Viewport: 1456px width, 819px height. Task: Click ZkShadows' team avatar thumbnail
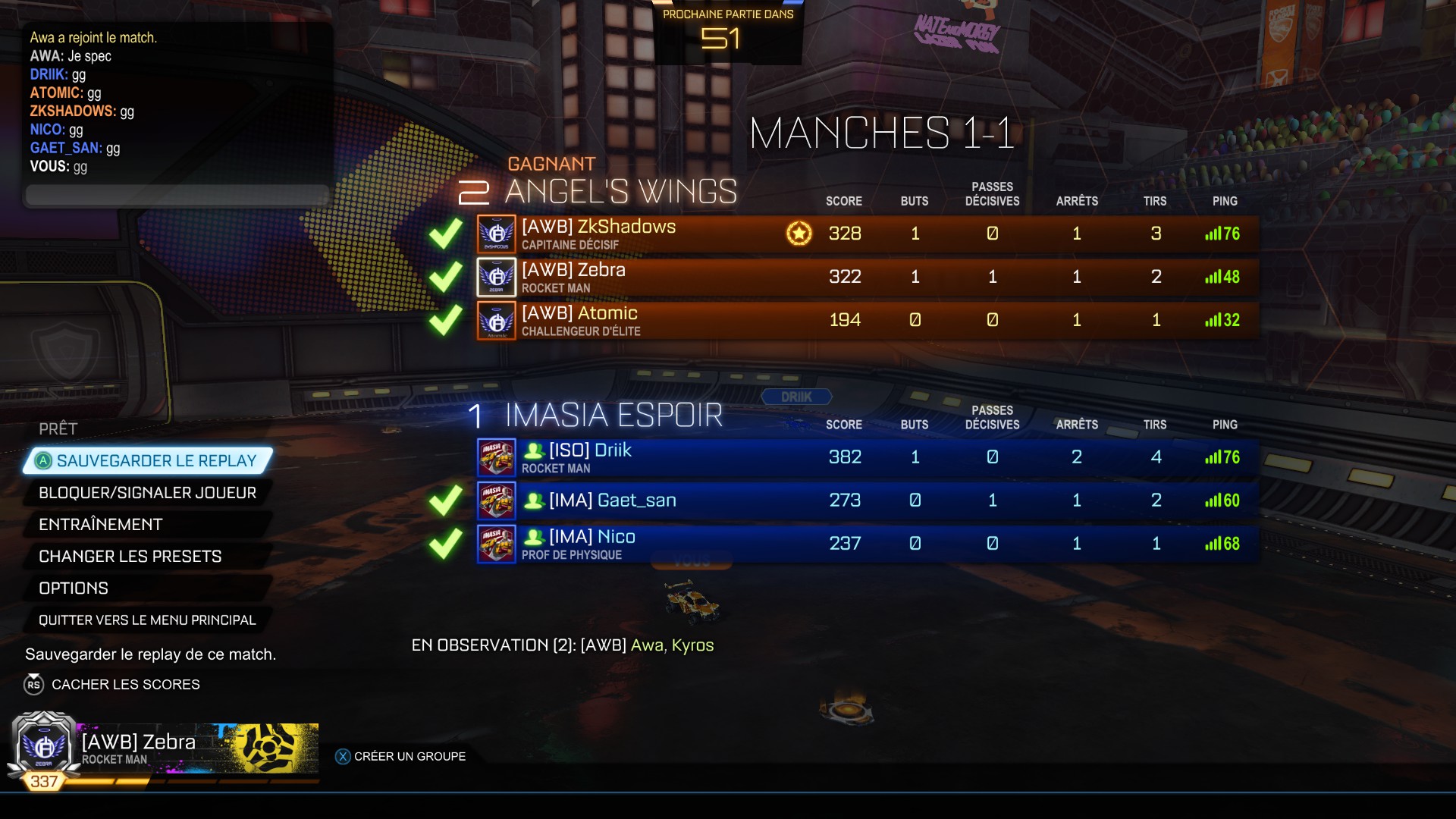tap(497, 234)
